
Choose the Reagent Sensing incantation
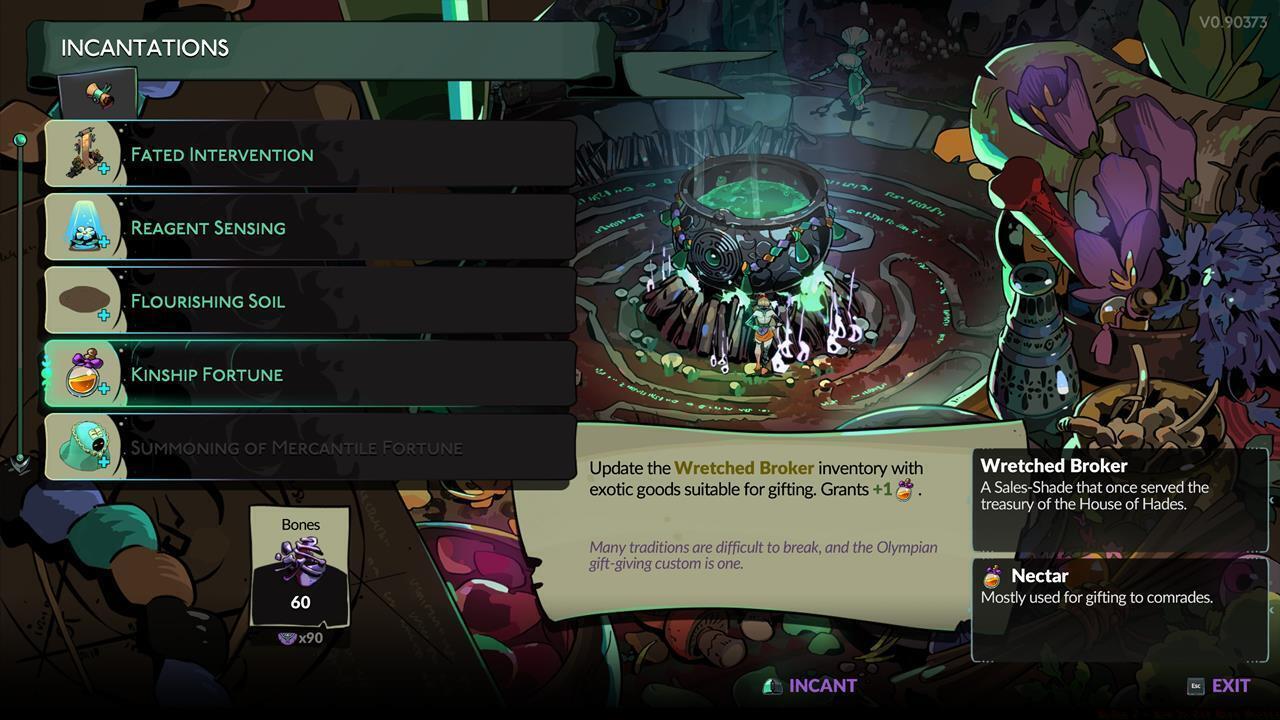[310, 227]
